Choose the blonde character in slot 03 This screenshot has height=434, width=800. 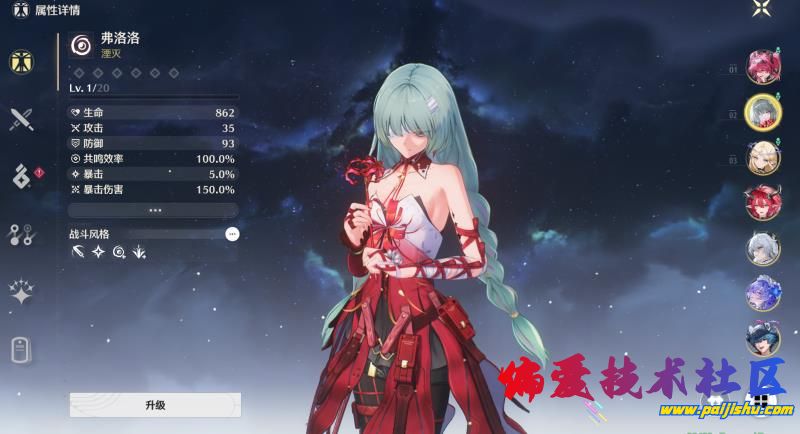click(x=763, y=158)
